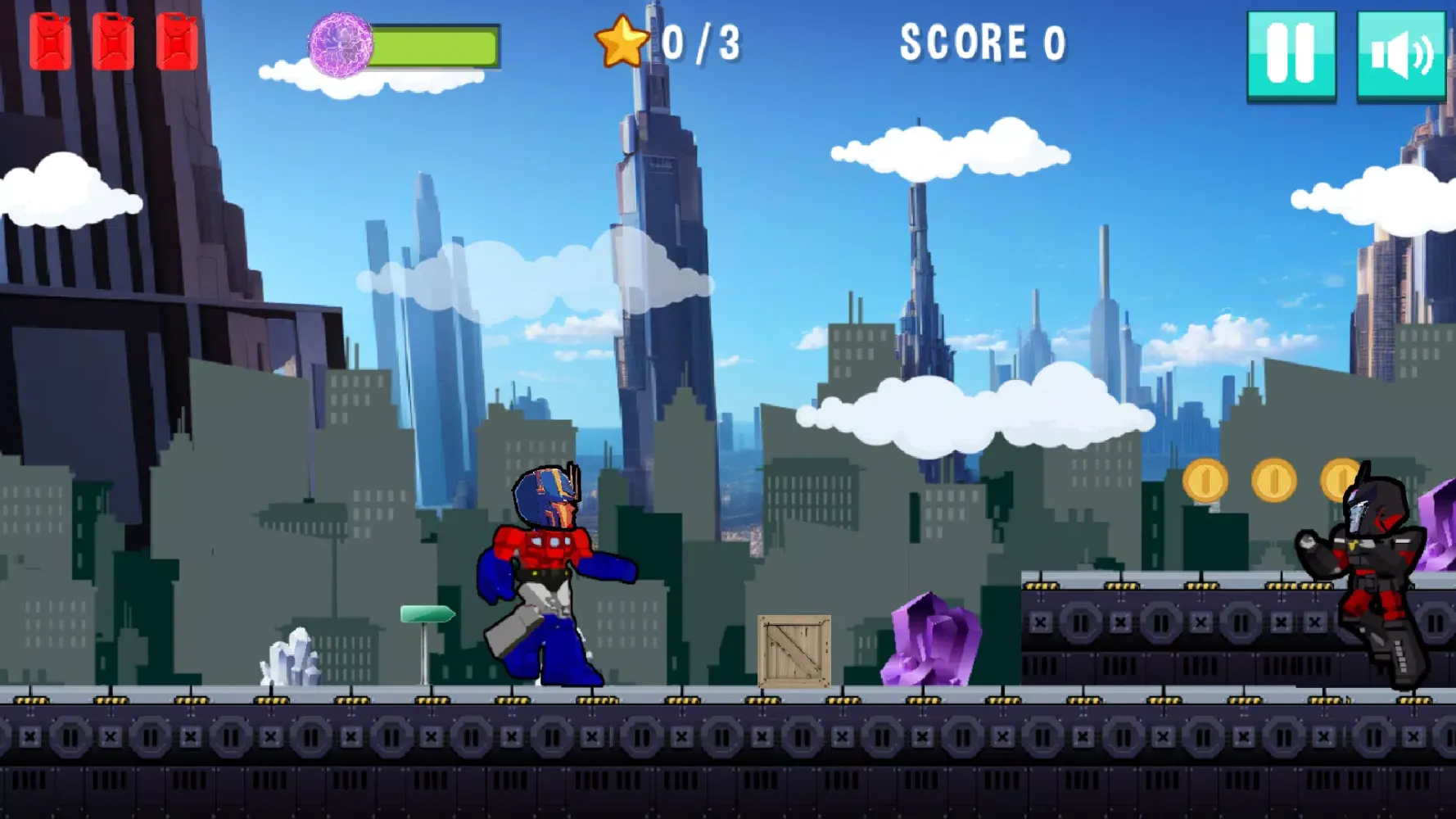Click the rightmost coin near the enemy robot
Image resolution: width=1456 pixels, height=819 pixels.
point(1342,479)
